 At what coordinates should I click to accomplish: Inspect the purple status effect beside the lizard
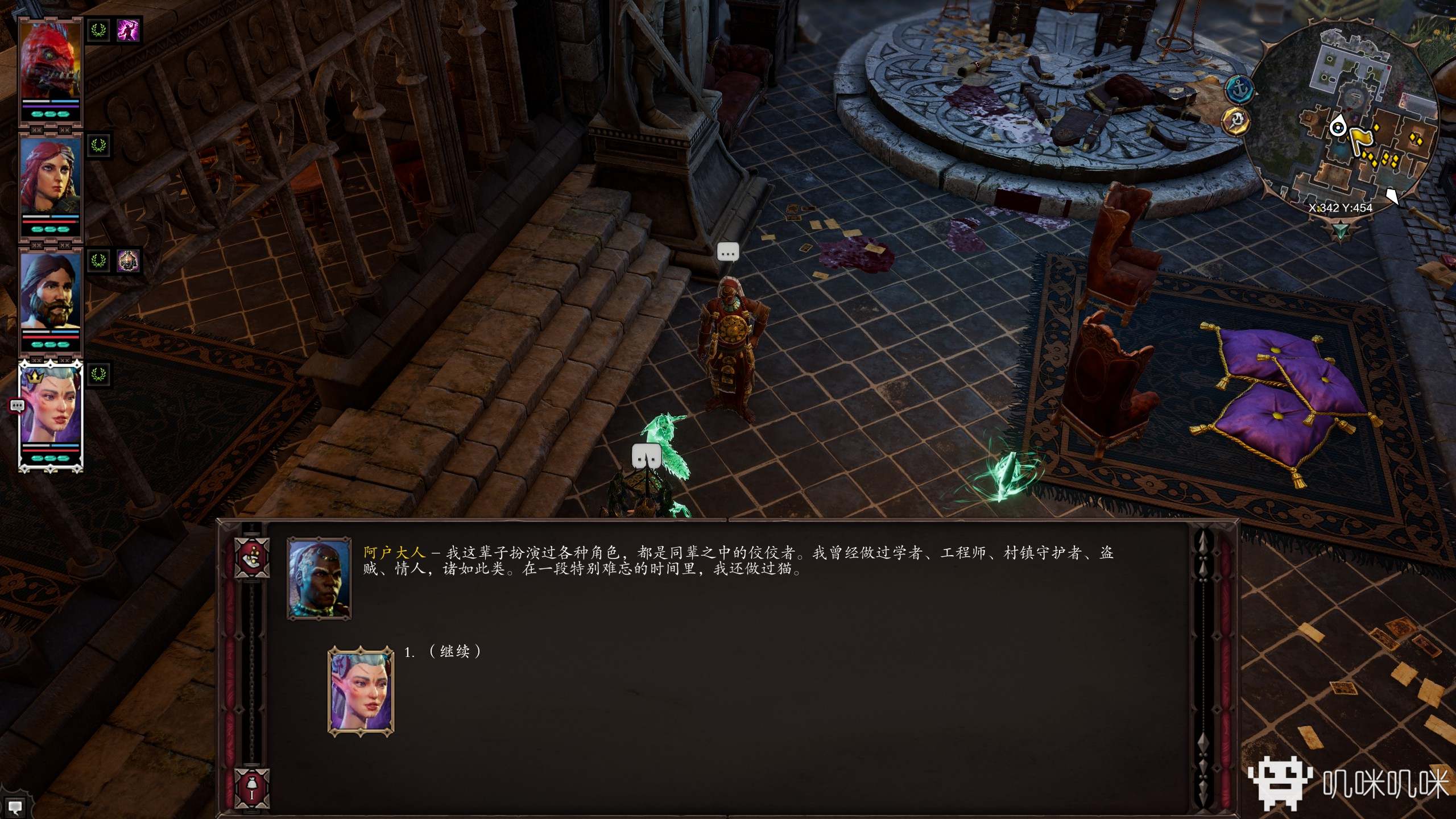point(128,30)
